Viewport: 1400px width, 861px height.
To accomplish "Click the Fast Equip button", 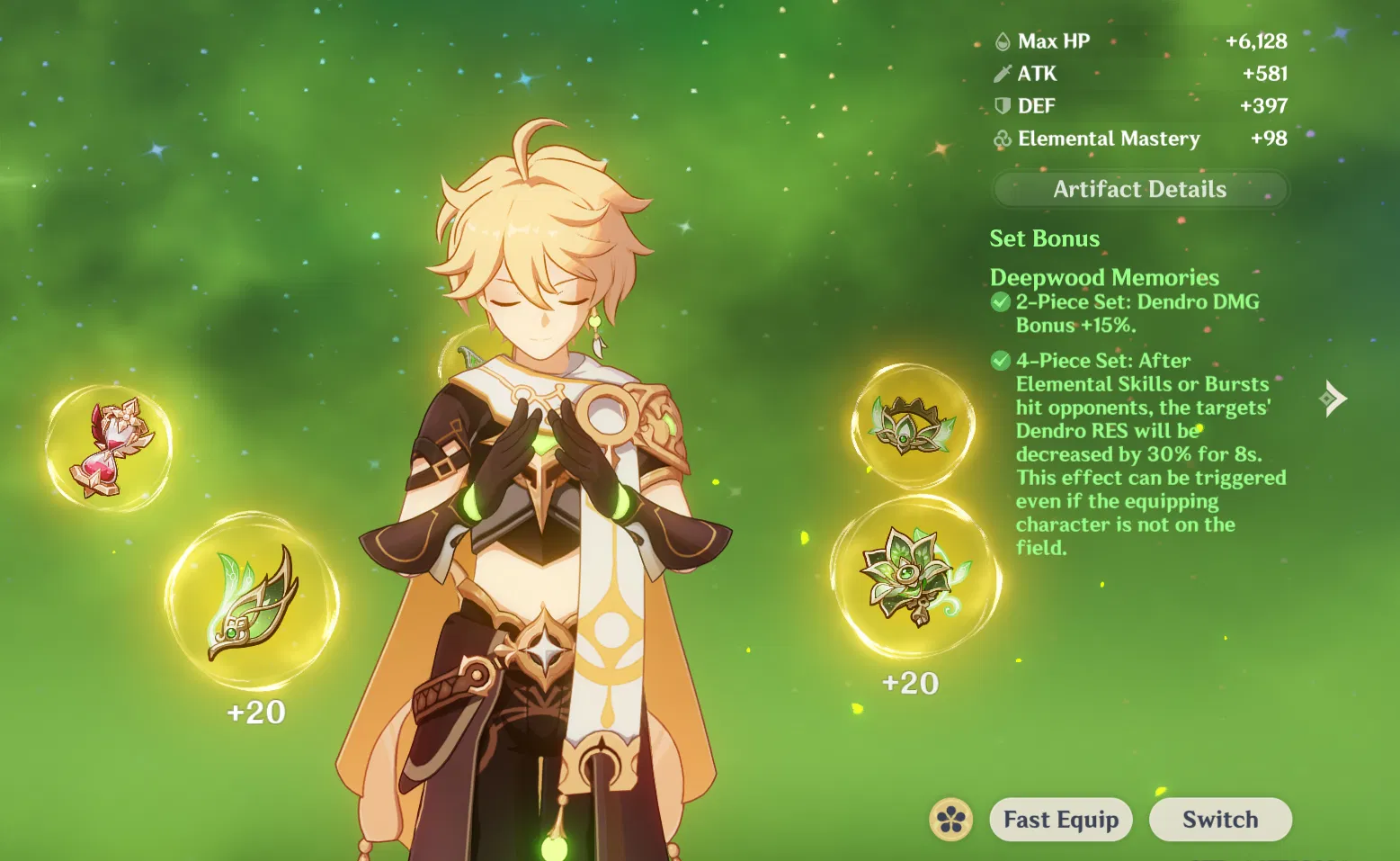I will tap(1060, 820).
